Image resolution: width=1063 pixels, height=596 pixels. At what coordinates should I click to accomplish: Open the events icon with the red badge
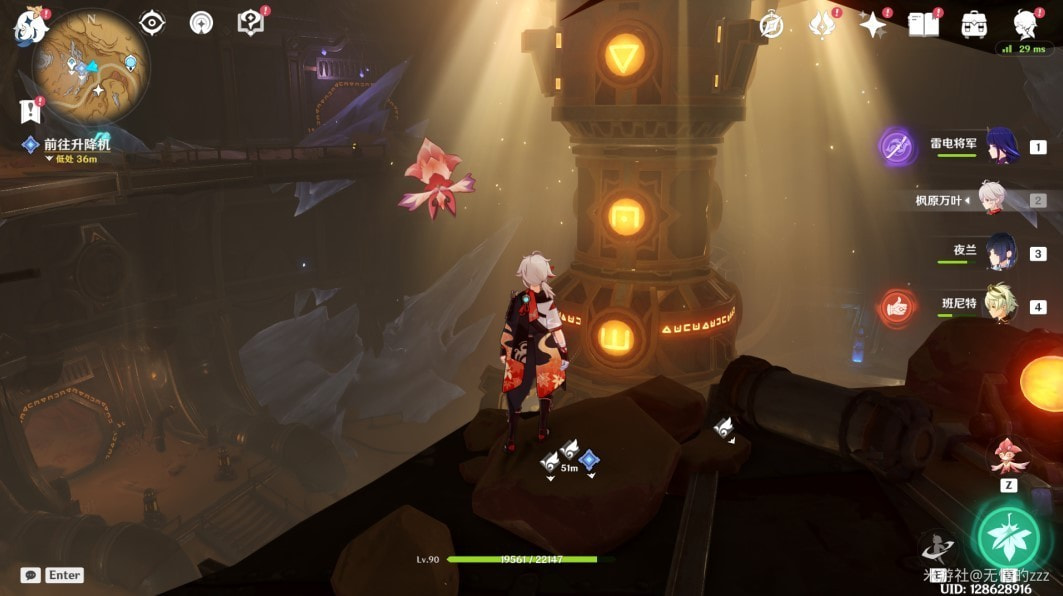pos(823,25)
